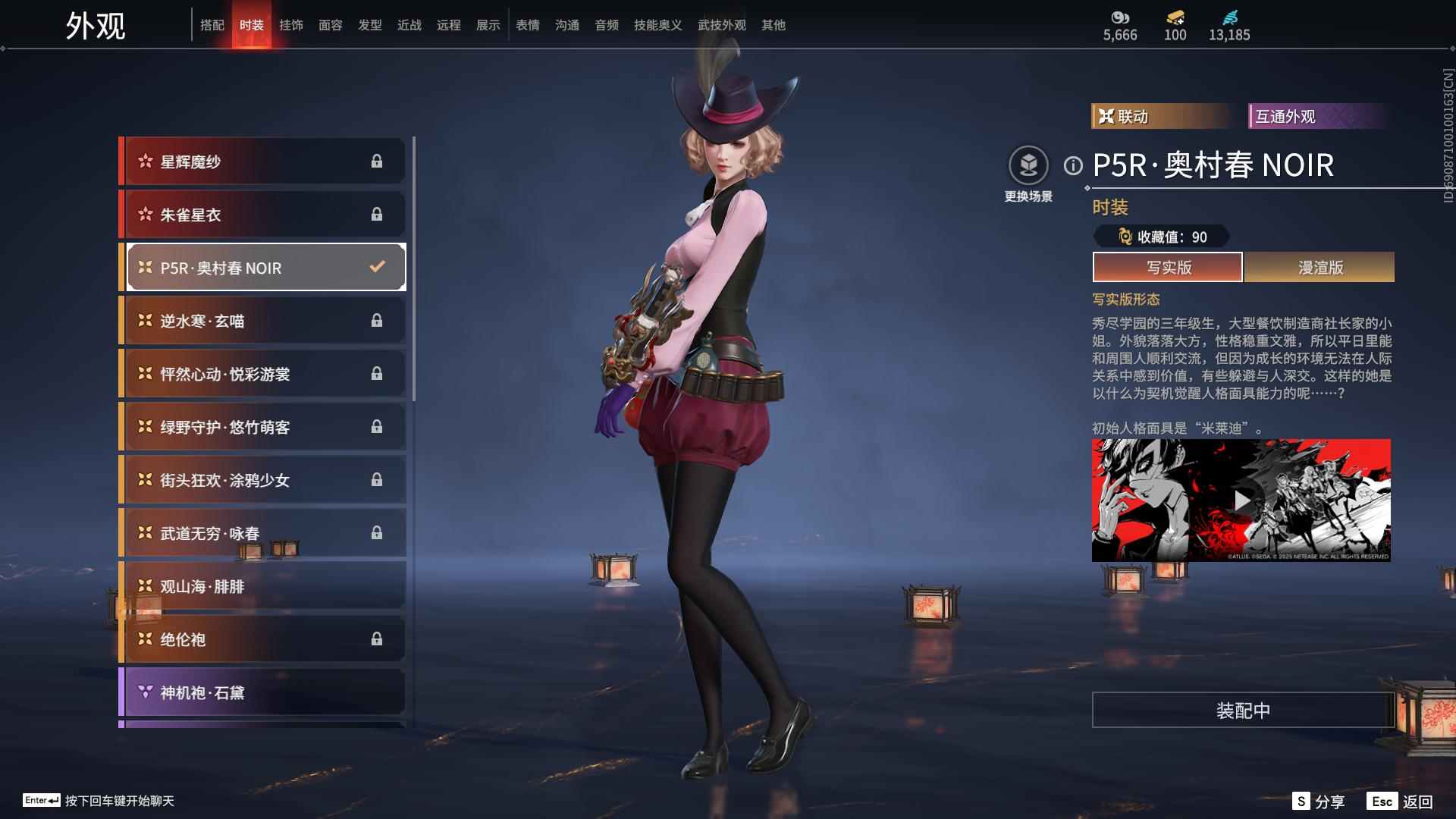Screen dimensions: 1456x819
Task: Share the outfit with 分享
Action: 1319,802
